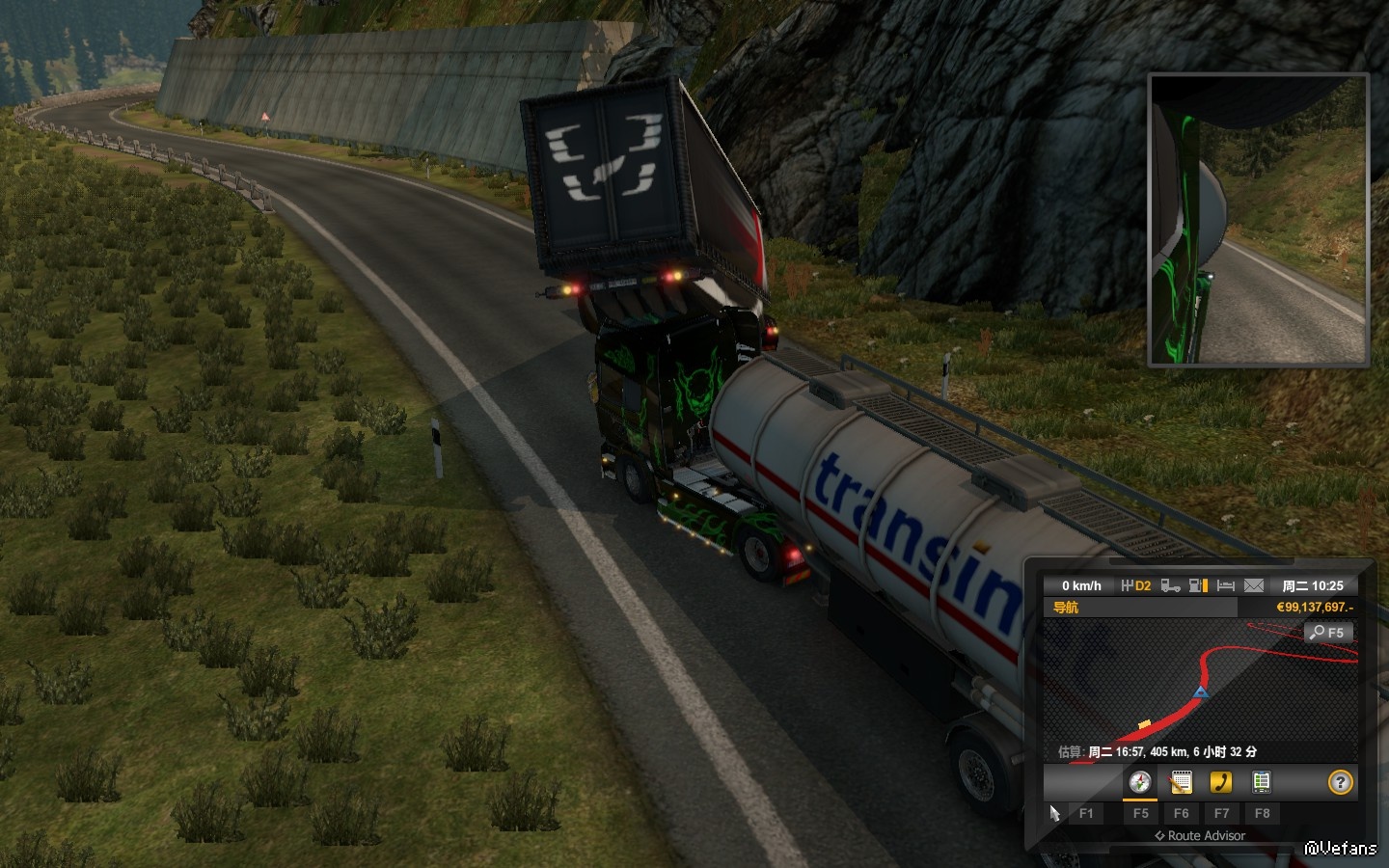
Task: Click the fuel pump gauge icon
Action: [1198, 585]
